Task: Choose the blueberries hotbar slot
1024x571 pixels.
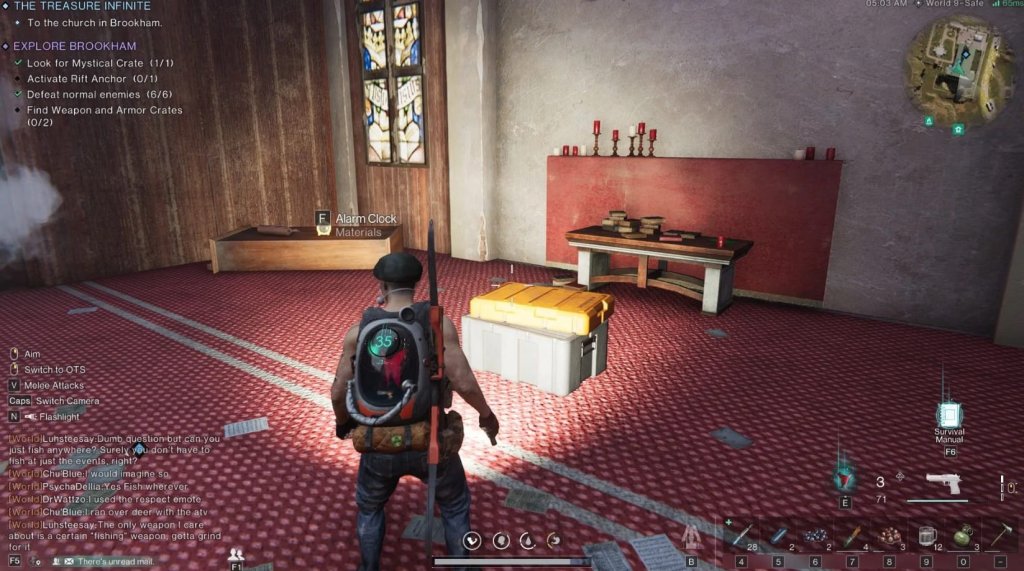Action: coord(815,535)
